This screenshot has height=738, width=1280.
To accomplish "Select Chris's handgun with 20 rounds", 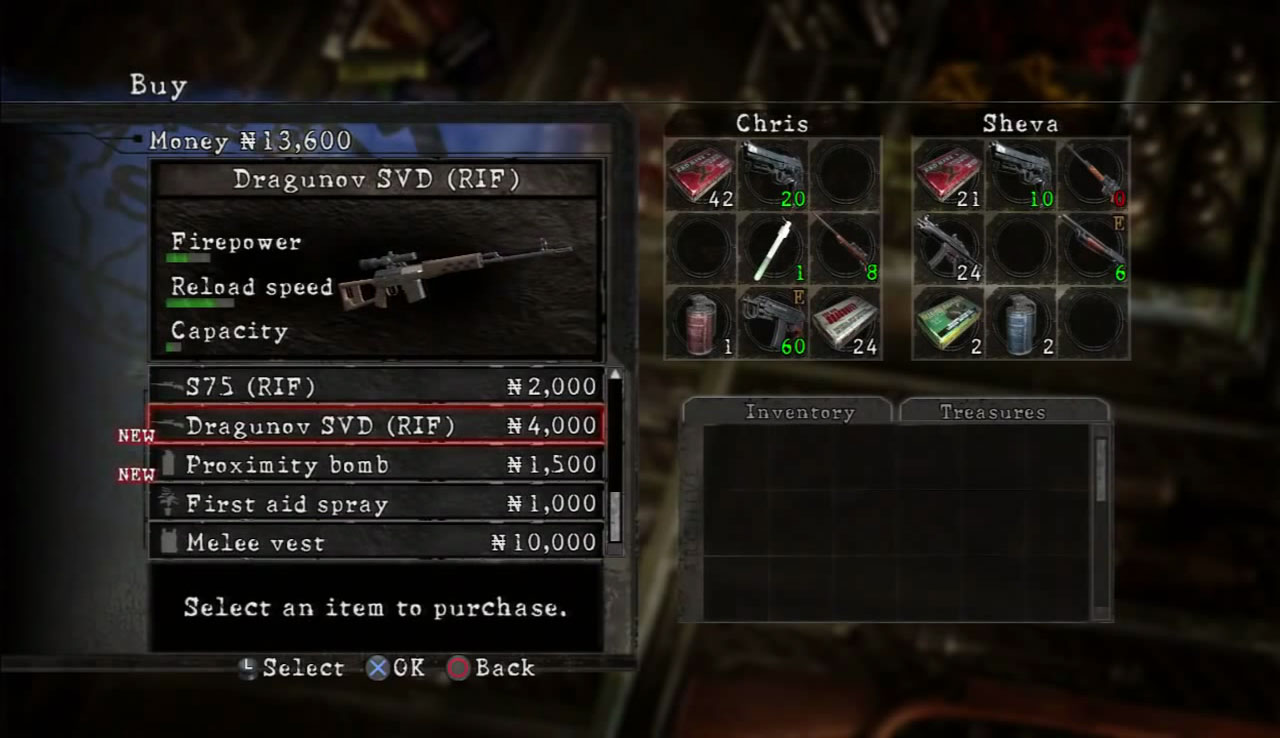I will tap(773, 175).
